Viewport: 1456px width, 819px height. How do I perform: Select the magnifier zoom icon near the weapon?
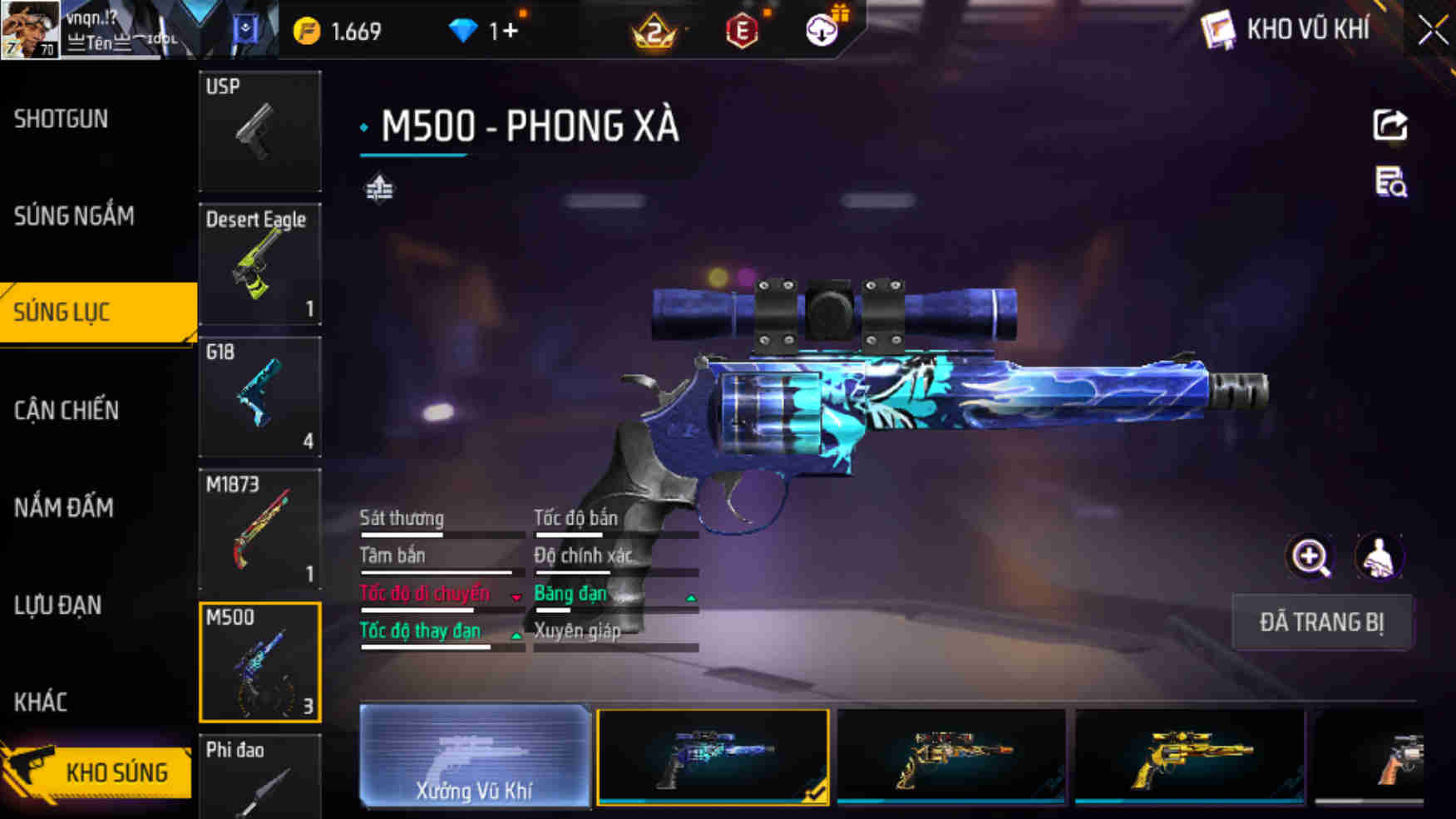pos(1311,557)
